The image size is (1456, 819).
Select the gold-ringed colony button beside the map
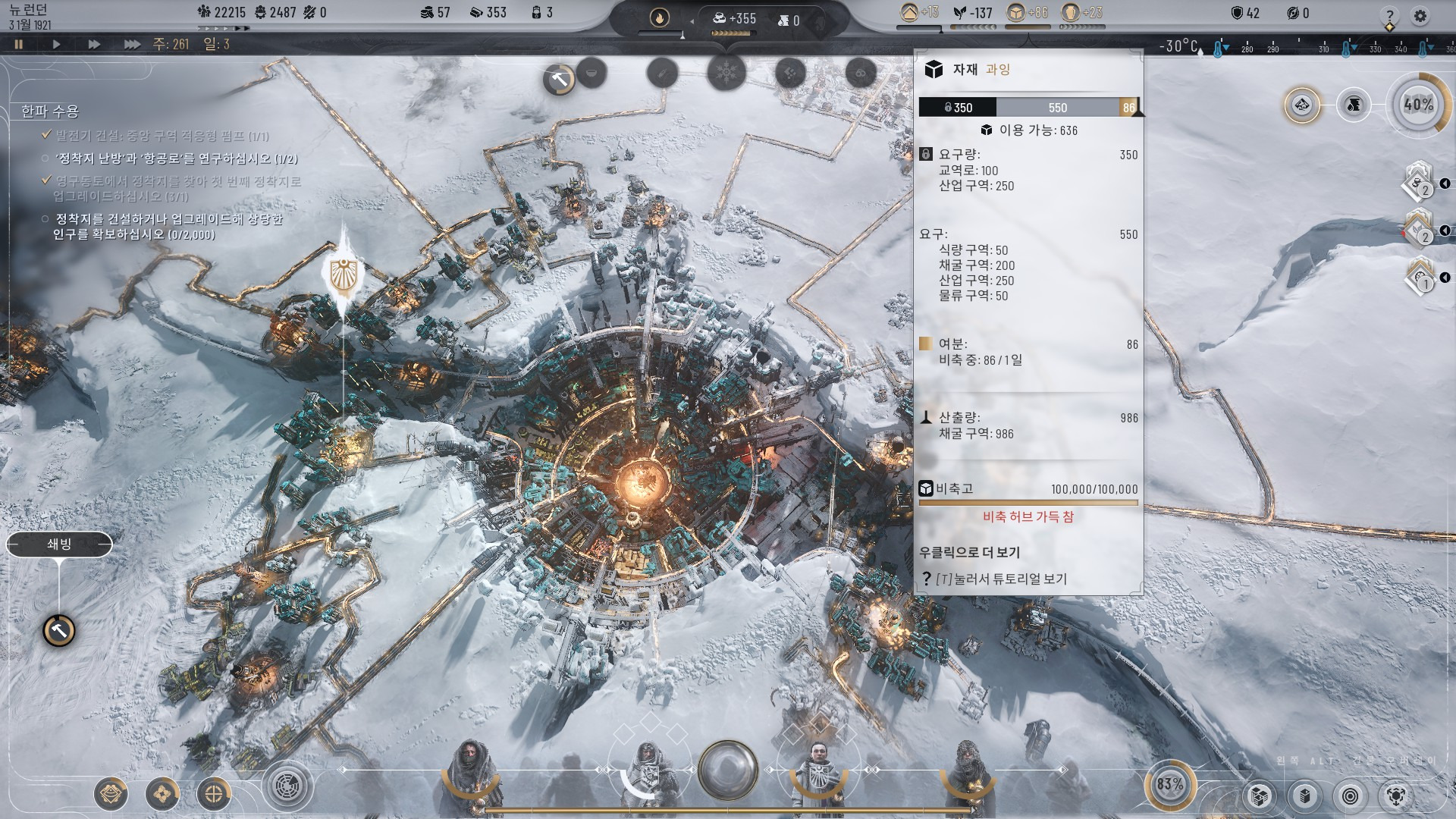pos(1302,105)
